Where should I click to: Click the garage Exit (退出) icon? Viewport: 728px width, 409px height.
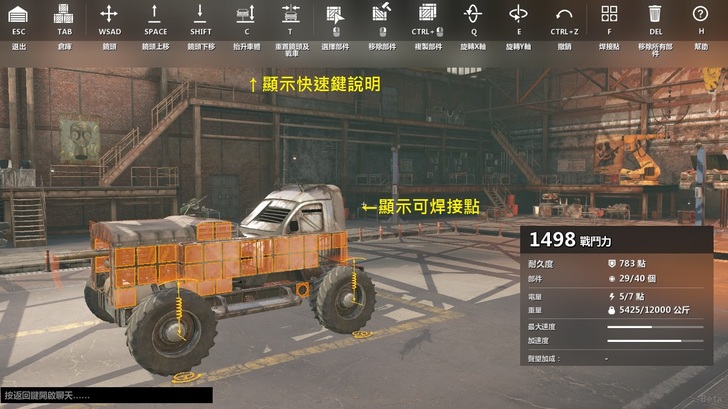pos(18,14)
